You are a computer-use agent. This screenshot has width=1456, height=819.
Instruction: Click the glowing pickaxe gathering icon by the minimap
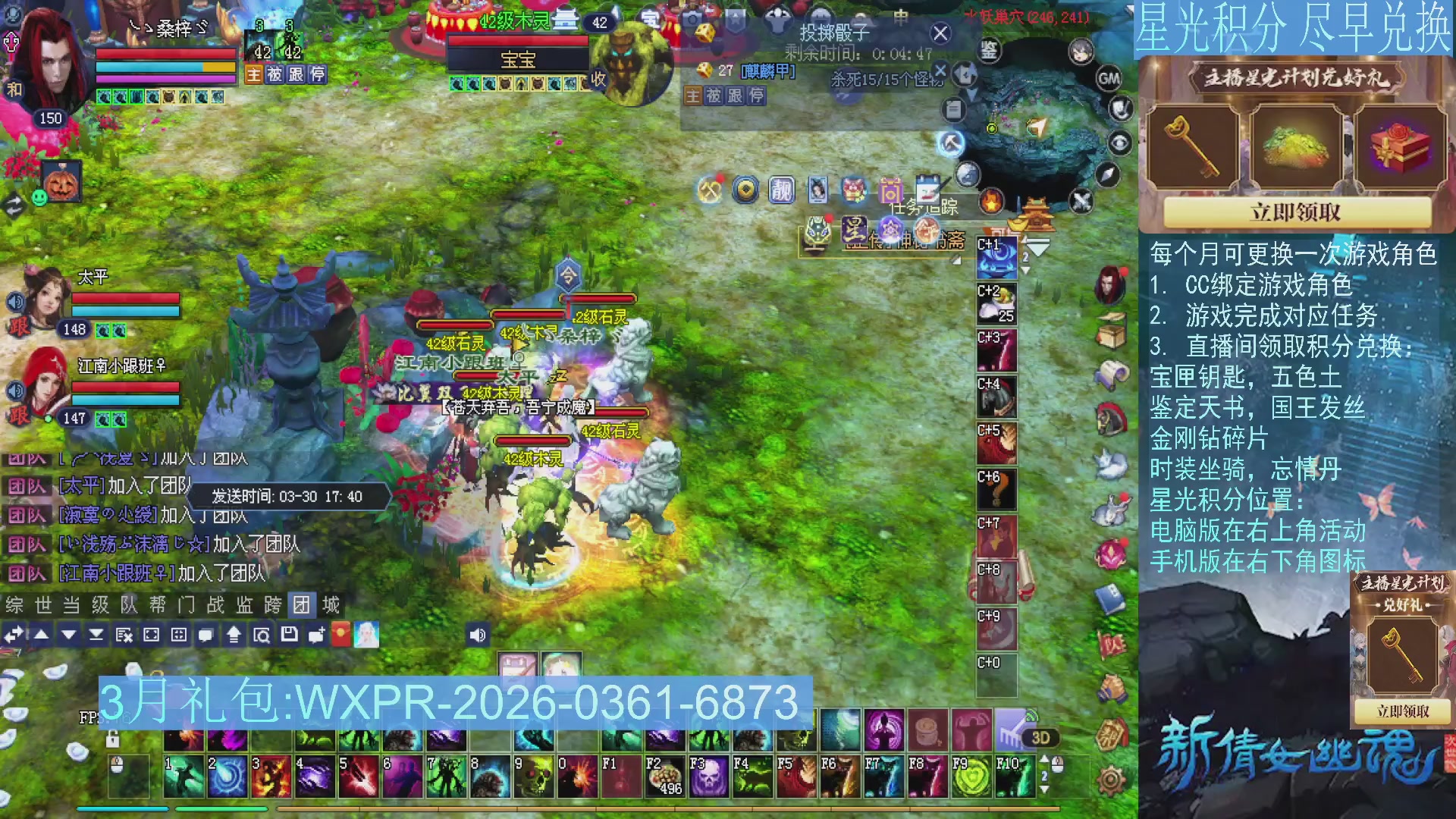pos(949,144)
